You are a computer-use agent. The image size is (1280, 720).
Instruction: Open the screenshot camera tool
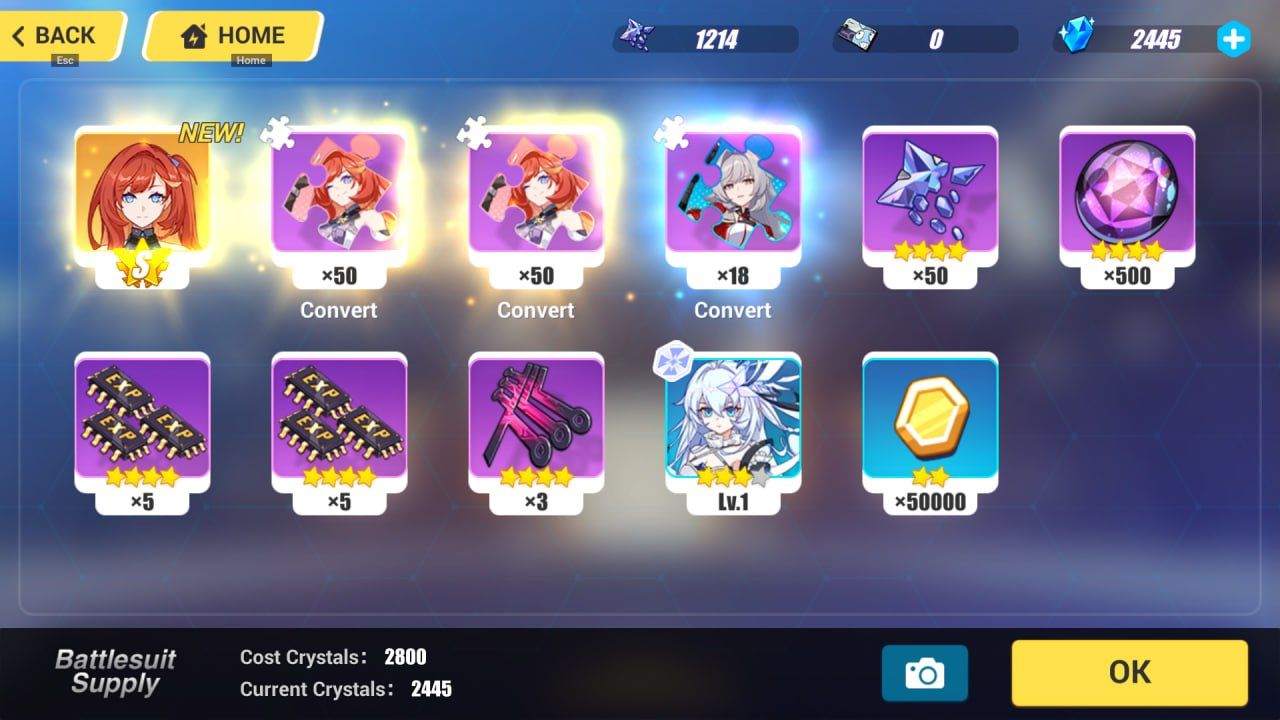tap(925, 673)
